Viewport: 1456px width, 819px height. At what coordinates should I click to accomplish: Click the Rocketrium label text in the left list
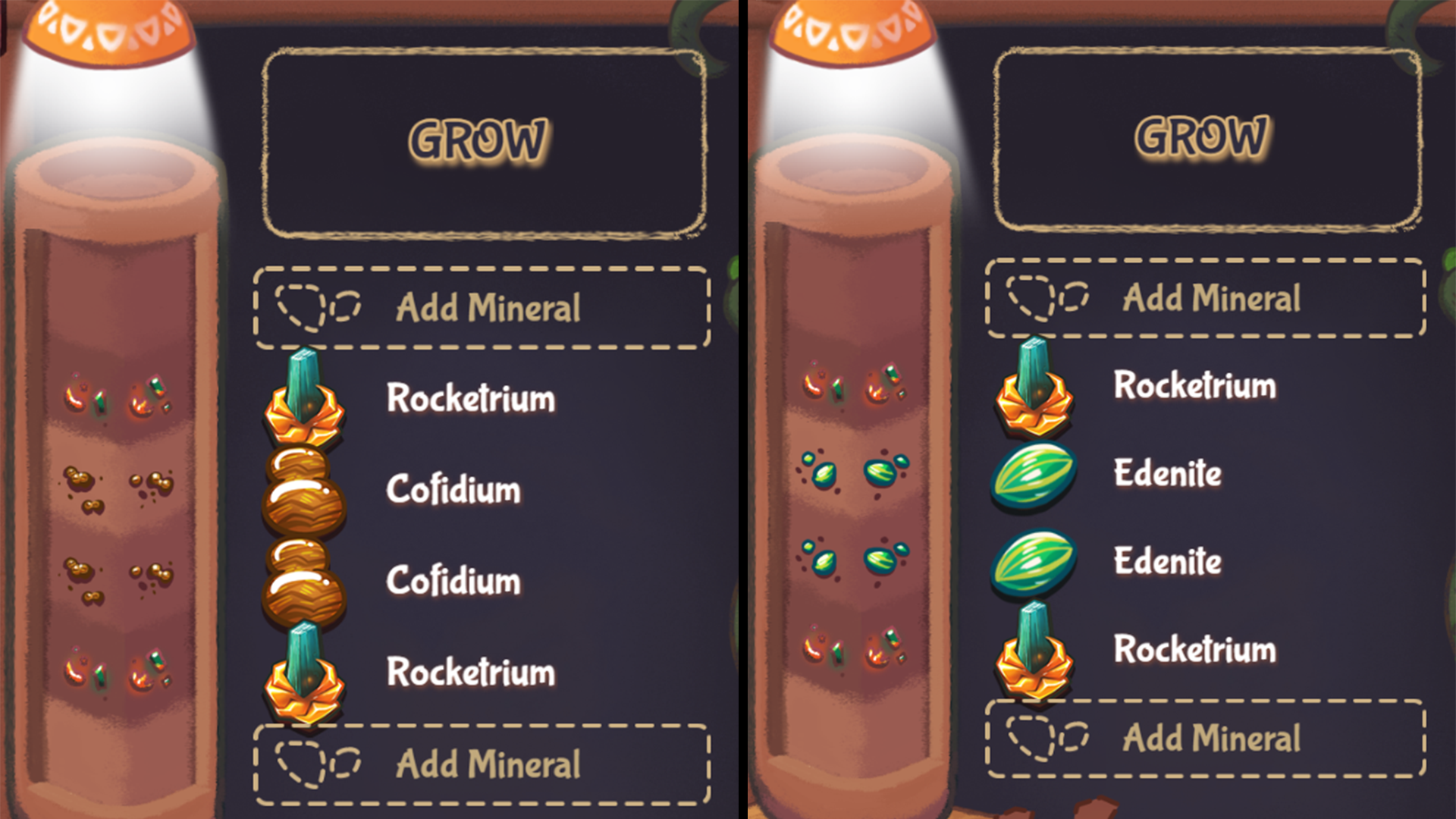point(472,396)
